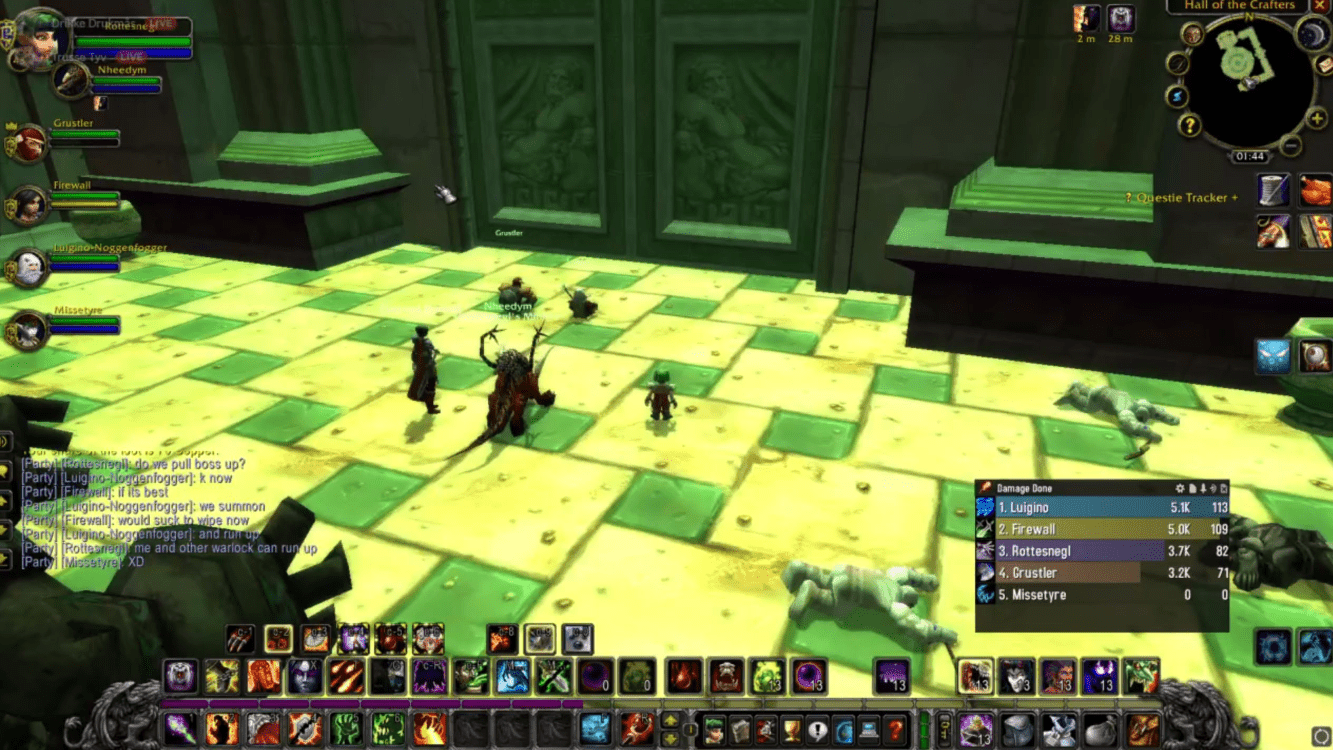
Task: Open the trophy cup micro menu button
Action: pos(791,729)
